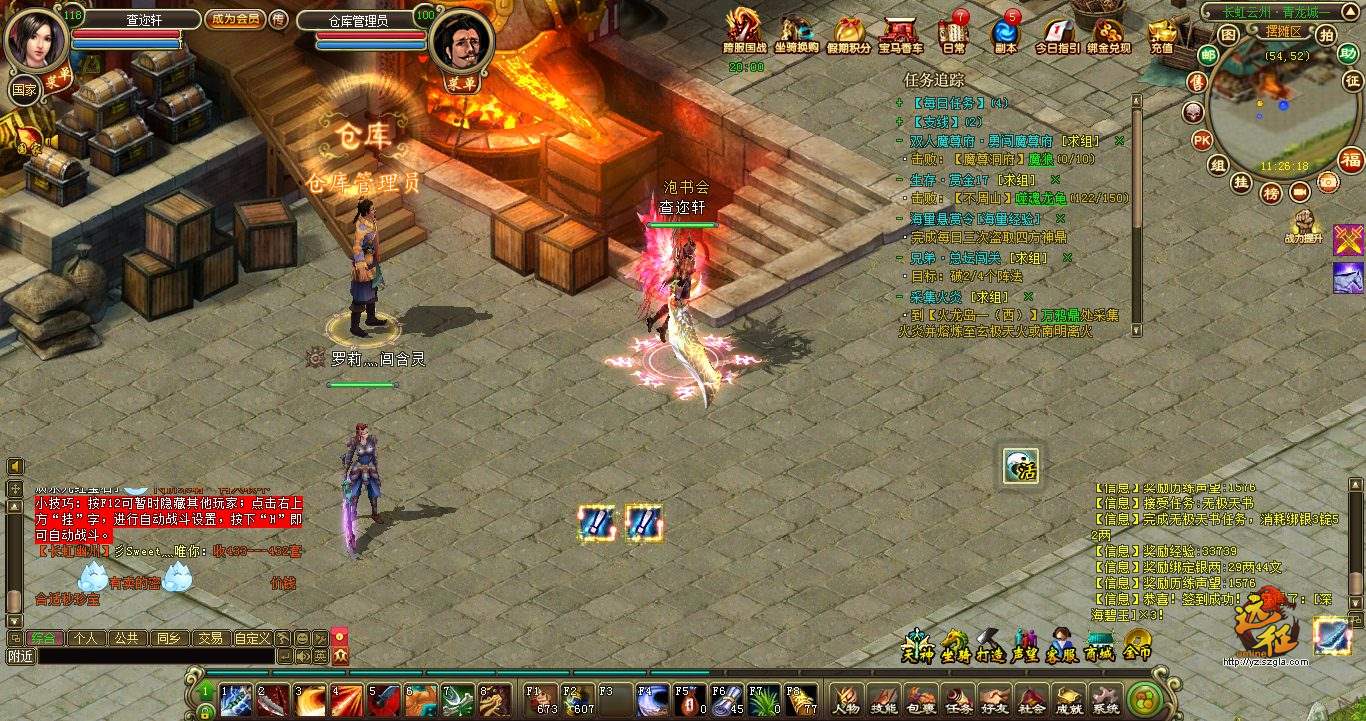
Task: Toggle the PK mode button
Action: click(x=1201, y=139)
